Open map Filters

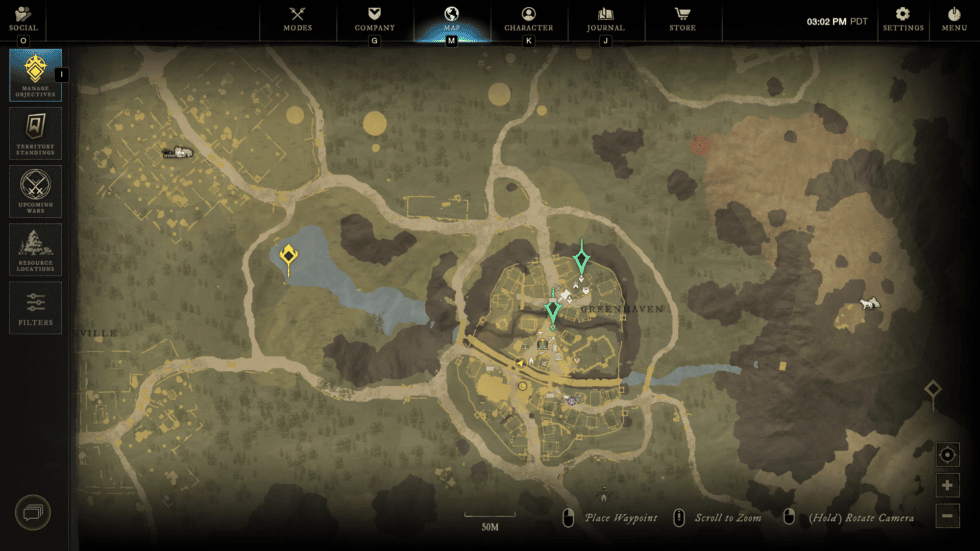point(36,307)
